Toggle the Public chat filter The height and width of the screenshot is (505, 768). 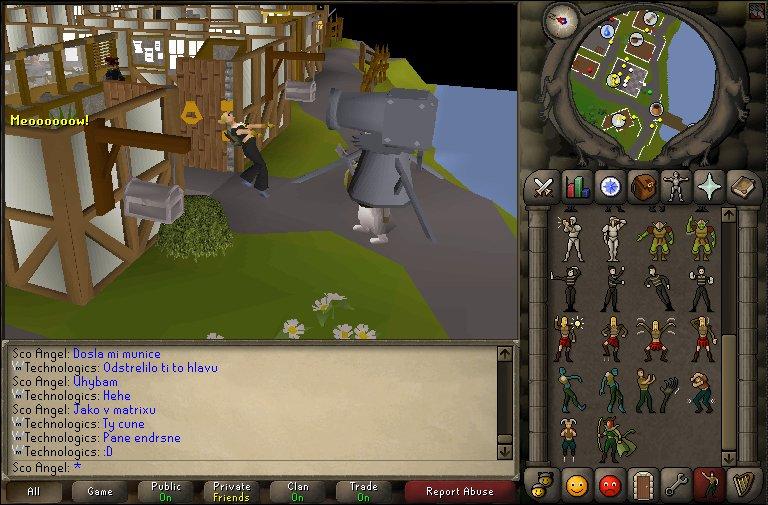166,491
